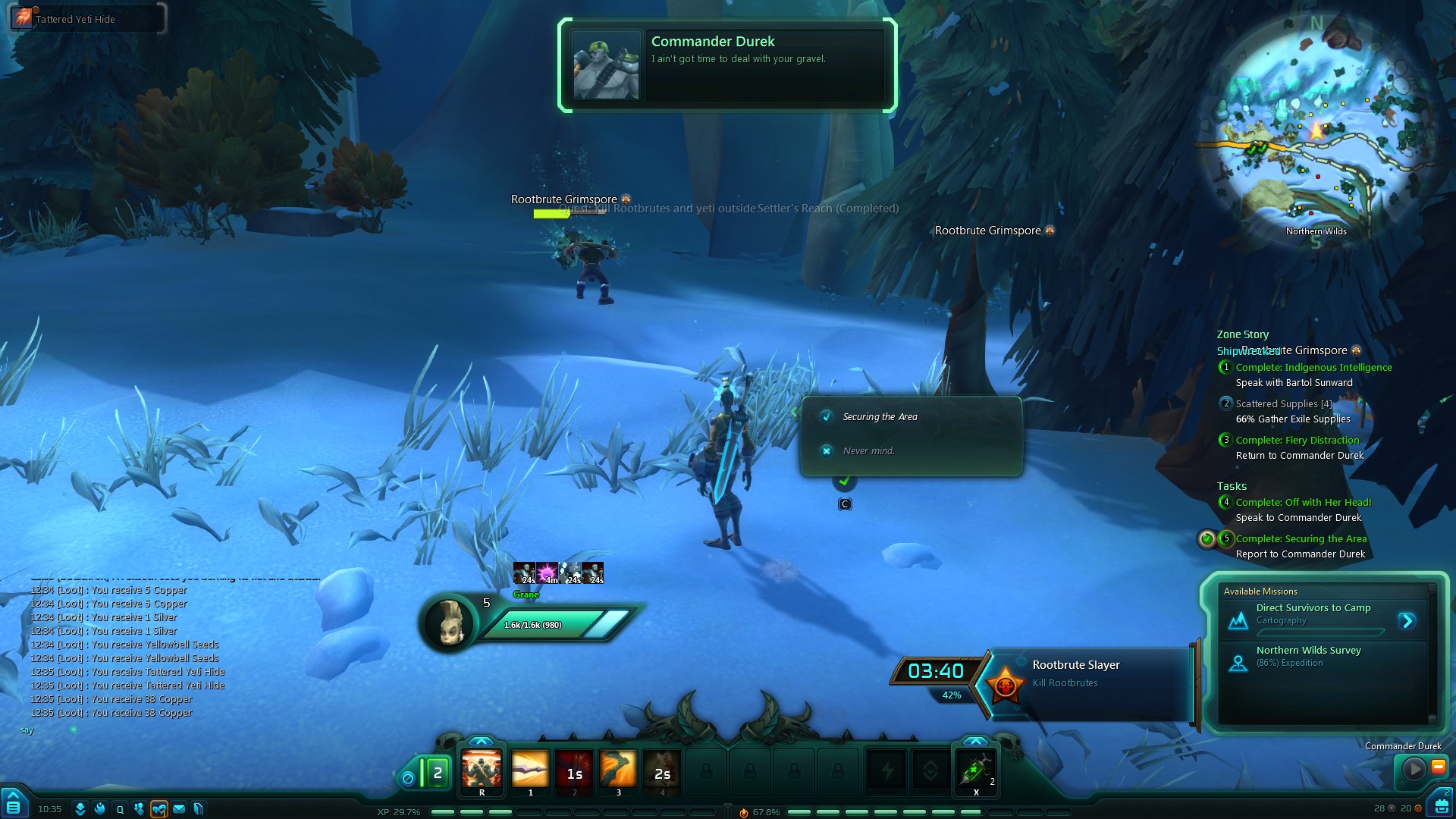Open the main menu button in bottom-left corner
The width and height of the screenshot is (1456, 819).
coord(14,804)
